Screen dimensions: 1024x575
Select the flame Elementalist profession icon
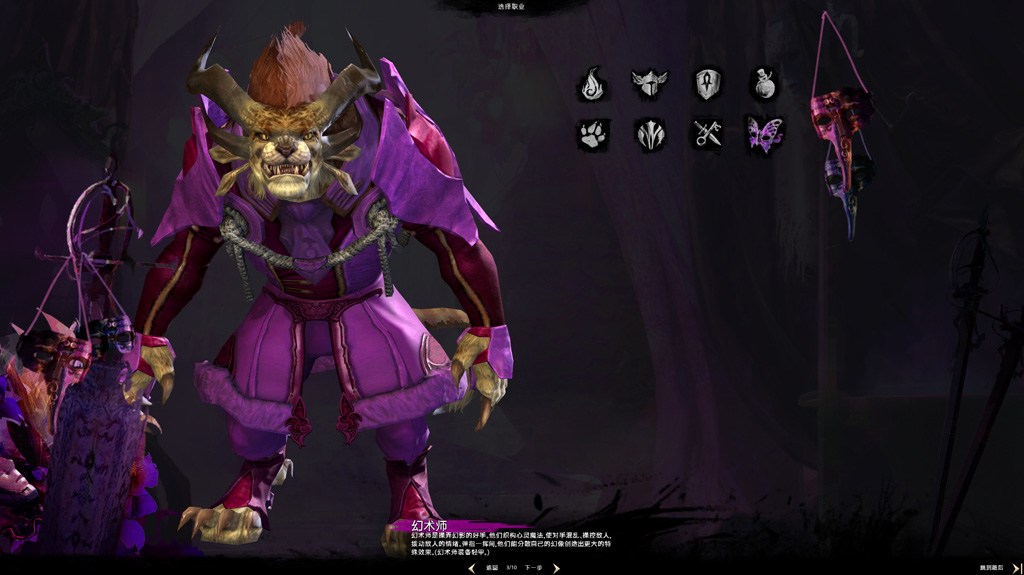tap(593, 84)
